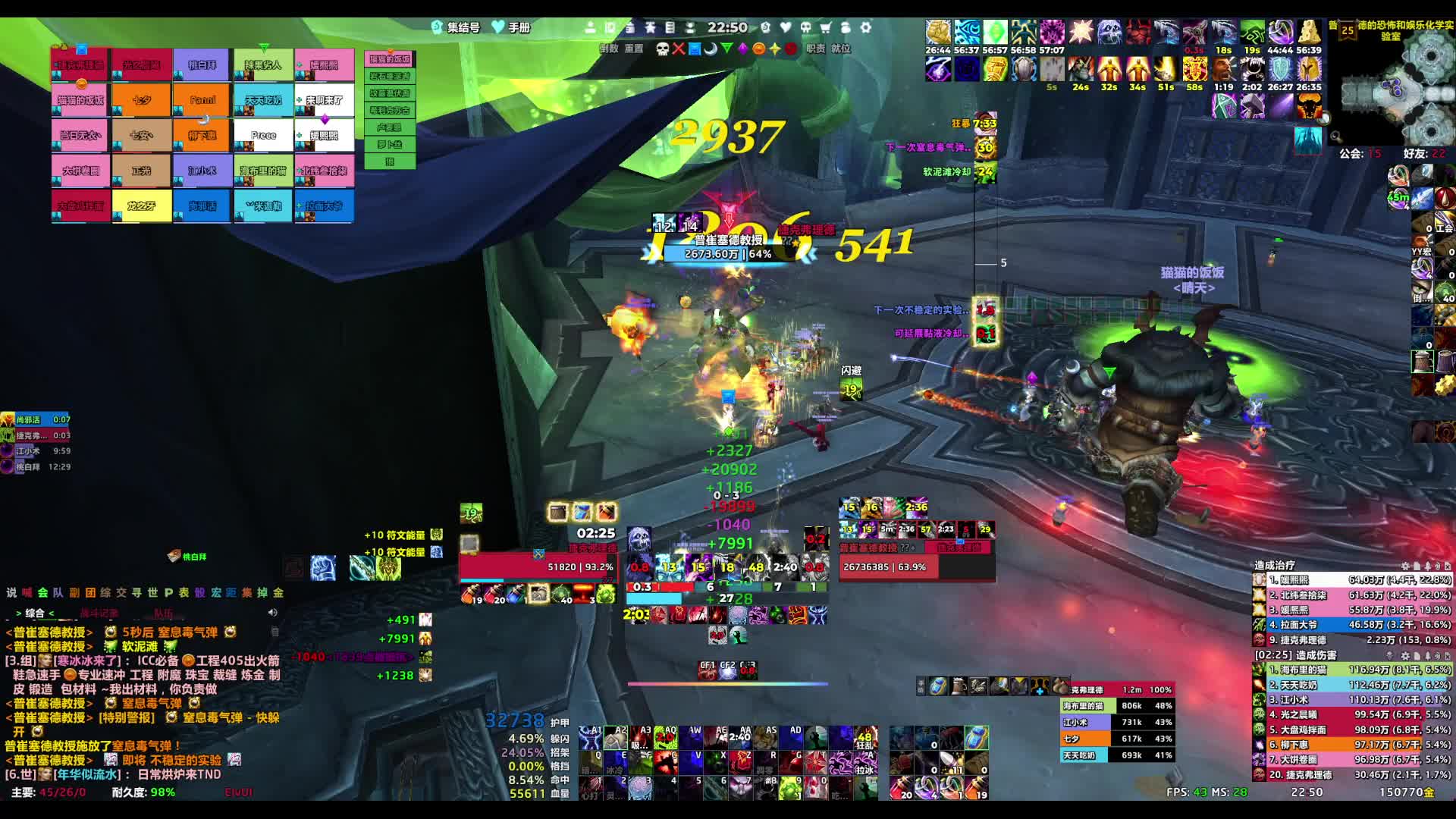Select raid frame for player Prece
This screenshot has height=819, width=1456.
click(263, 136)
